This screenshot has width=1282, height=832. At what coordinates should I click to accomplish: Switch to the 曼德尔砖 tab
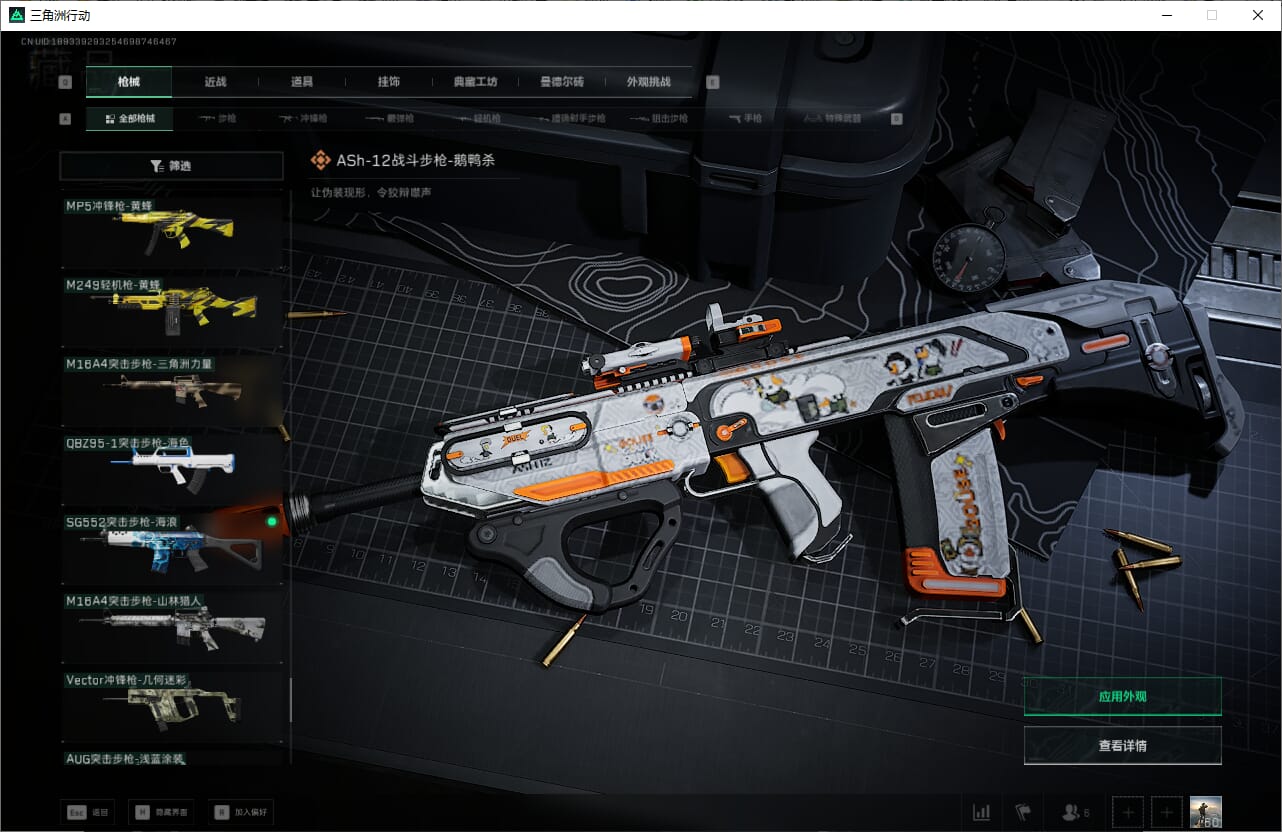(561, 82)
